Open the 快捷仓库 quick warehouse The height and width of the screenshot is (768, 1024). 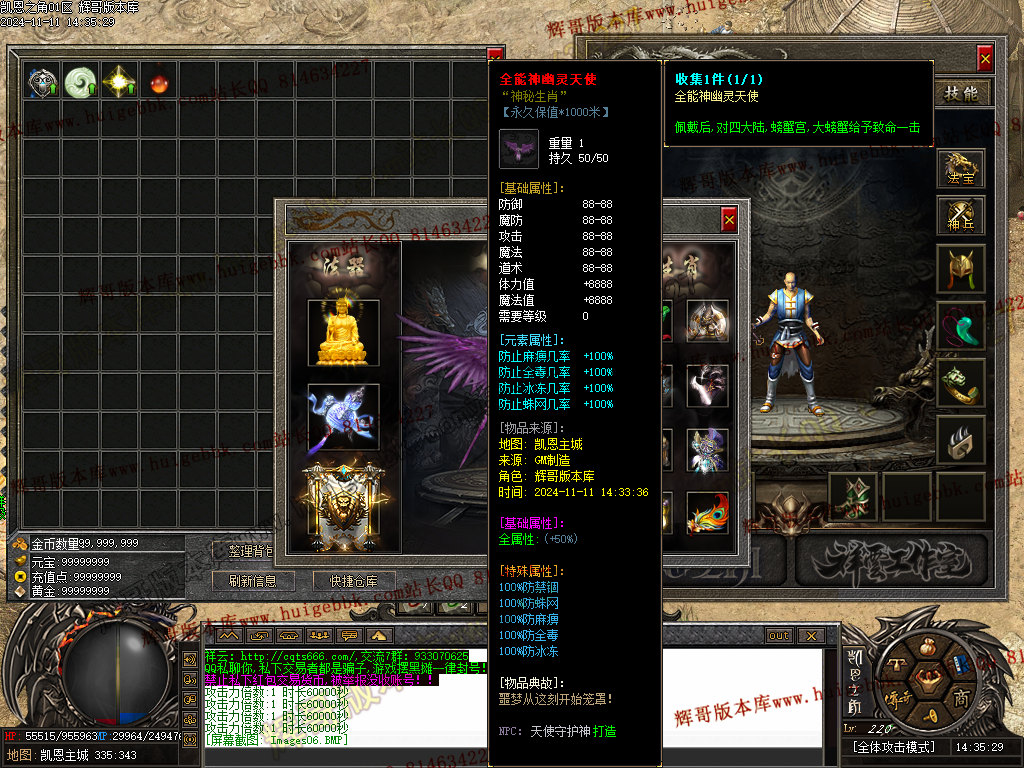click(346, 581)
